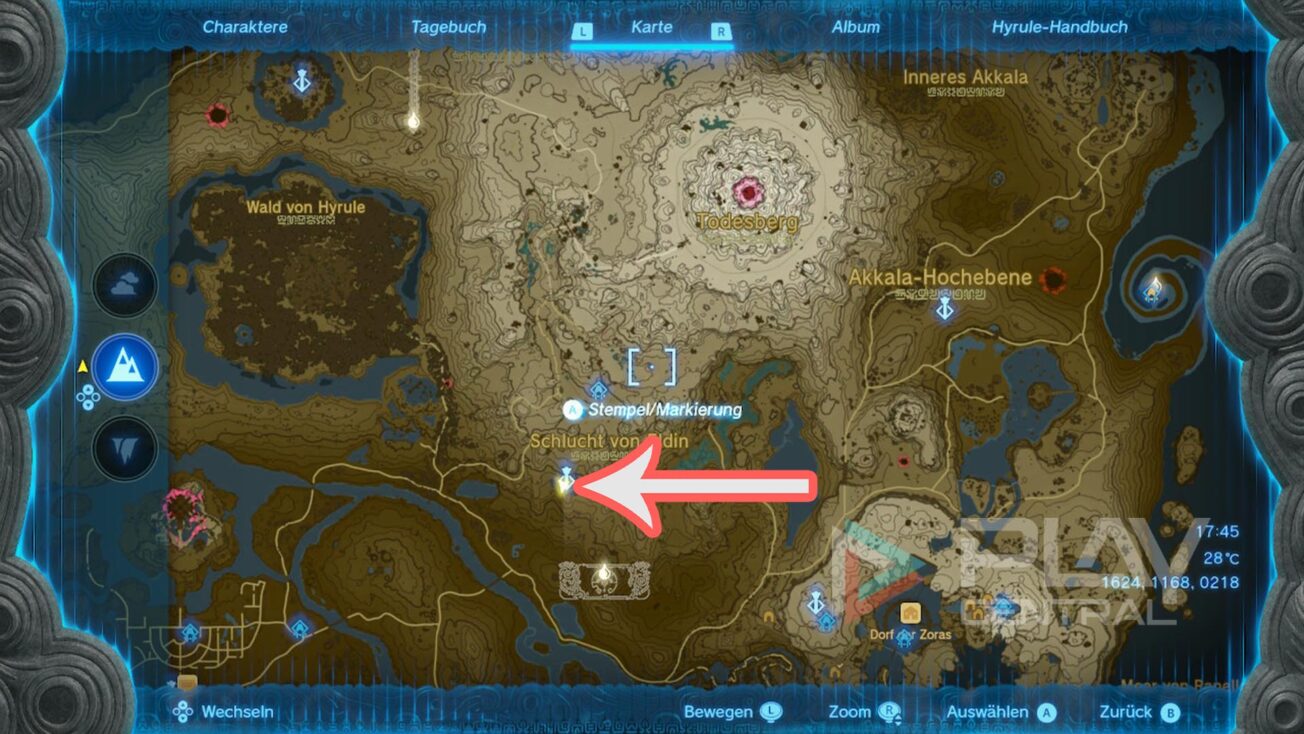
Task: Click the Dorf der Zoras village icon
Action: pyautogui.click(x=909, y=611)
